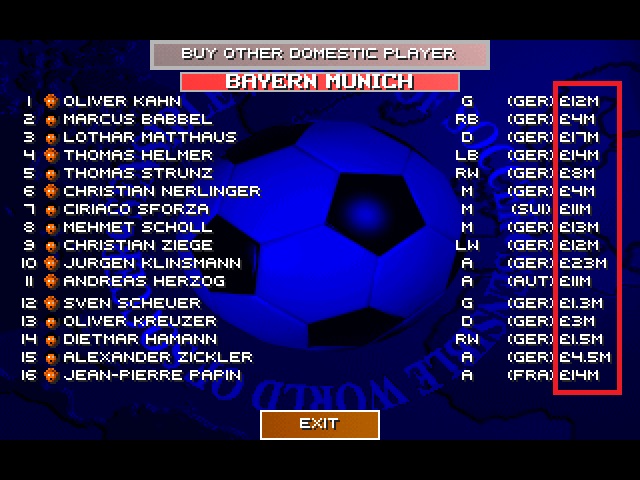Select Thomas Helmer's row
The image size is (640, 480).
tap(138, 155)
